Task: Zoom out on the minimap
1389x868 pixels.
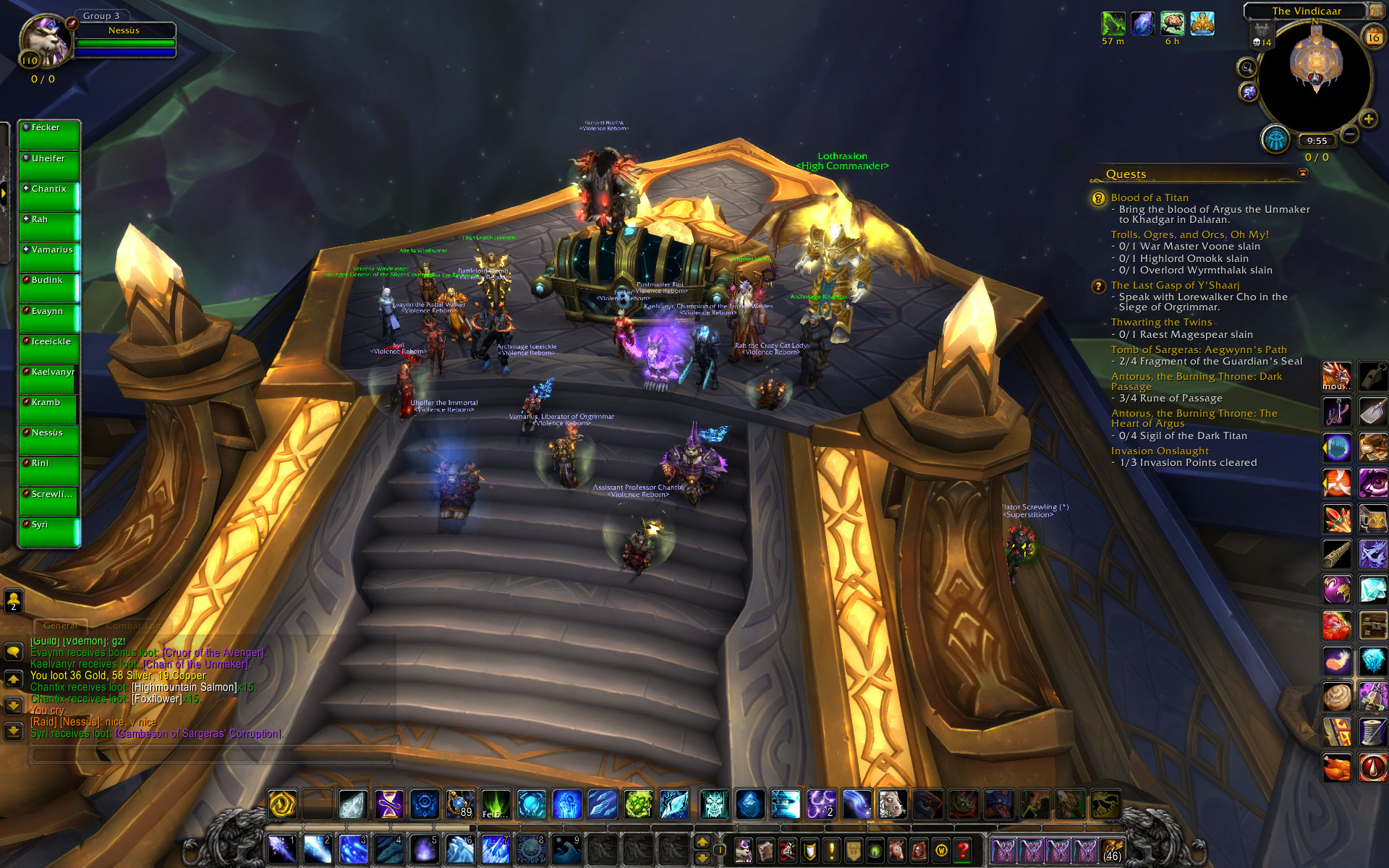Action: [1349, 134]
